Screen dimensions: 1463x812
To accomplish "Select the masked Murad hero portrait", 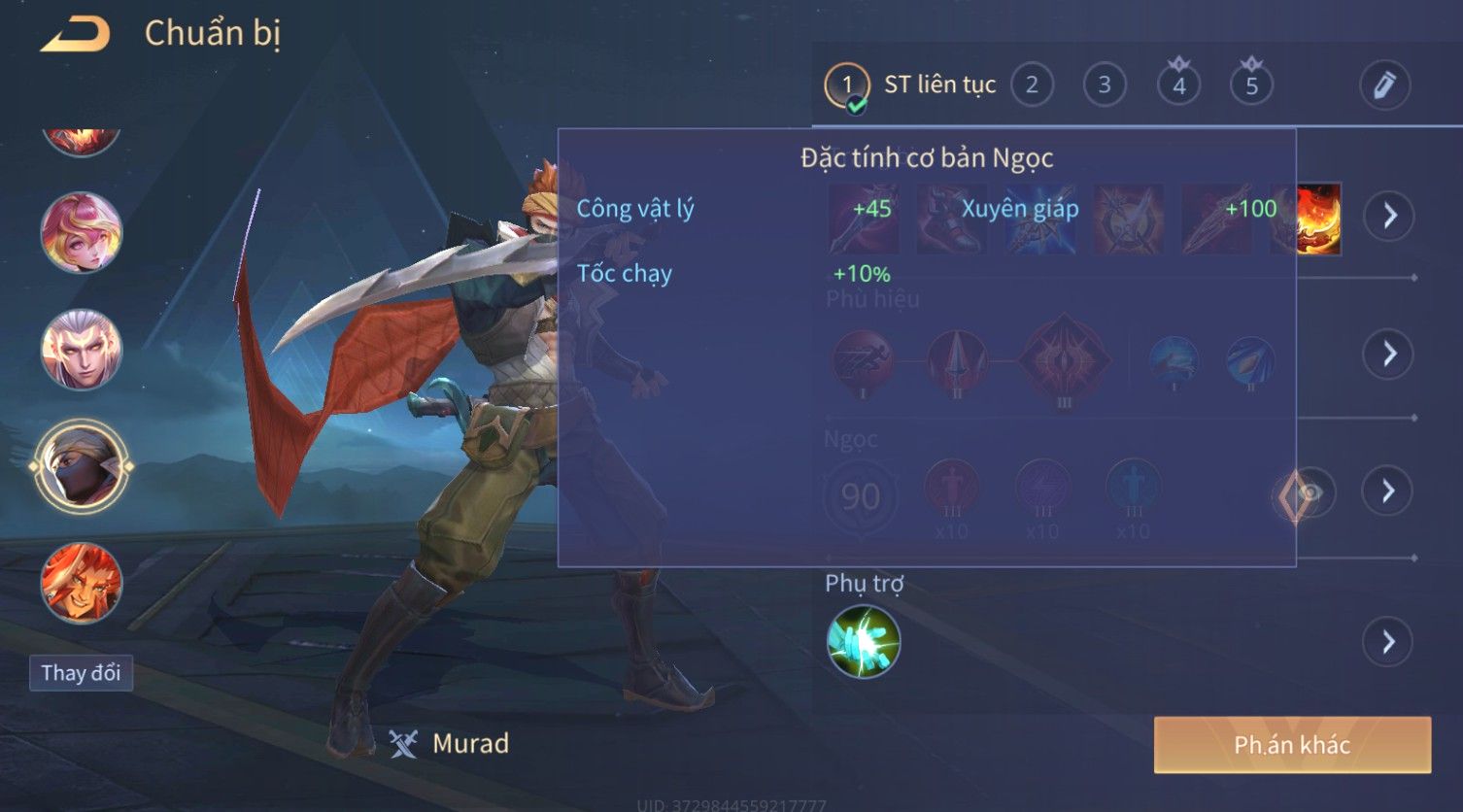I will 82,467.
